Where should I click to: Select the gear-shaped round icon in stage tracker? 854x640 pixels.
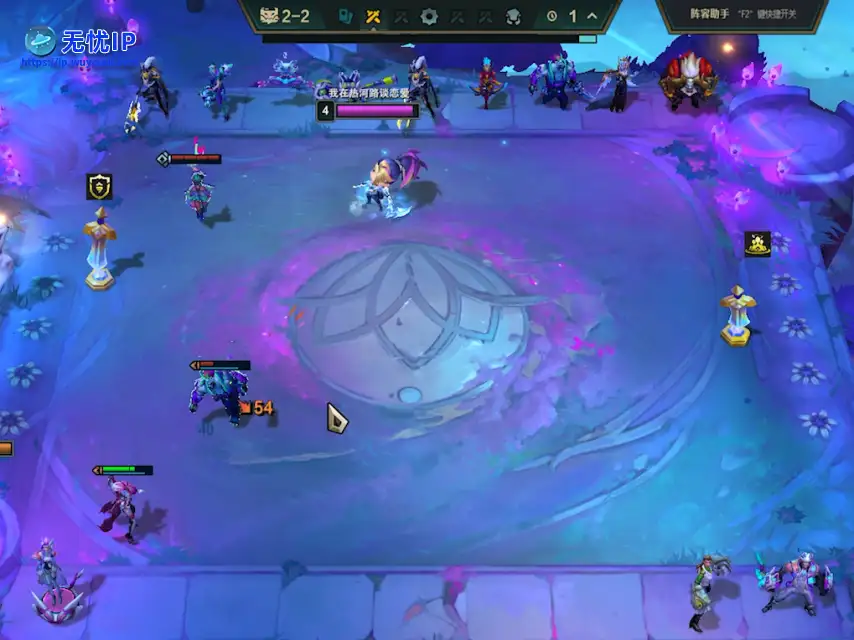point(429,16)
